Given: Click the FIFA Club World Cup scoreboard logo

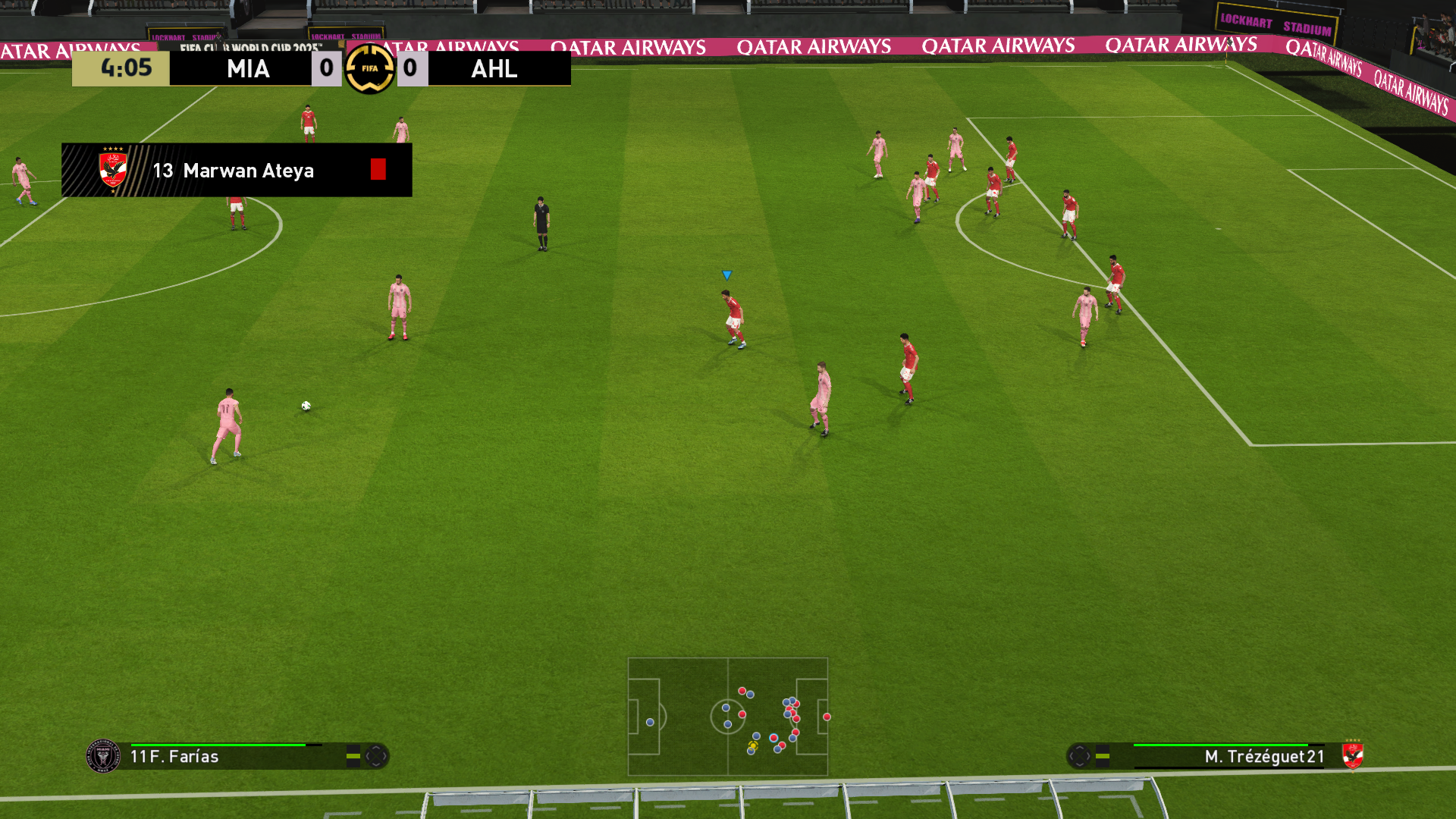Looking at the screenshot, I should (369, 68).
